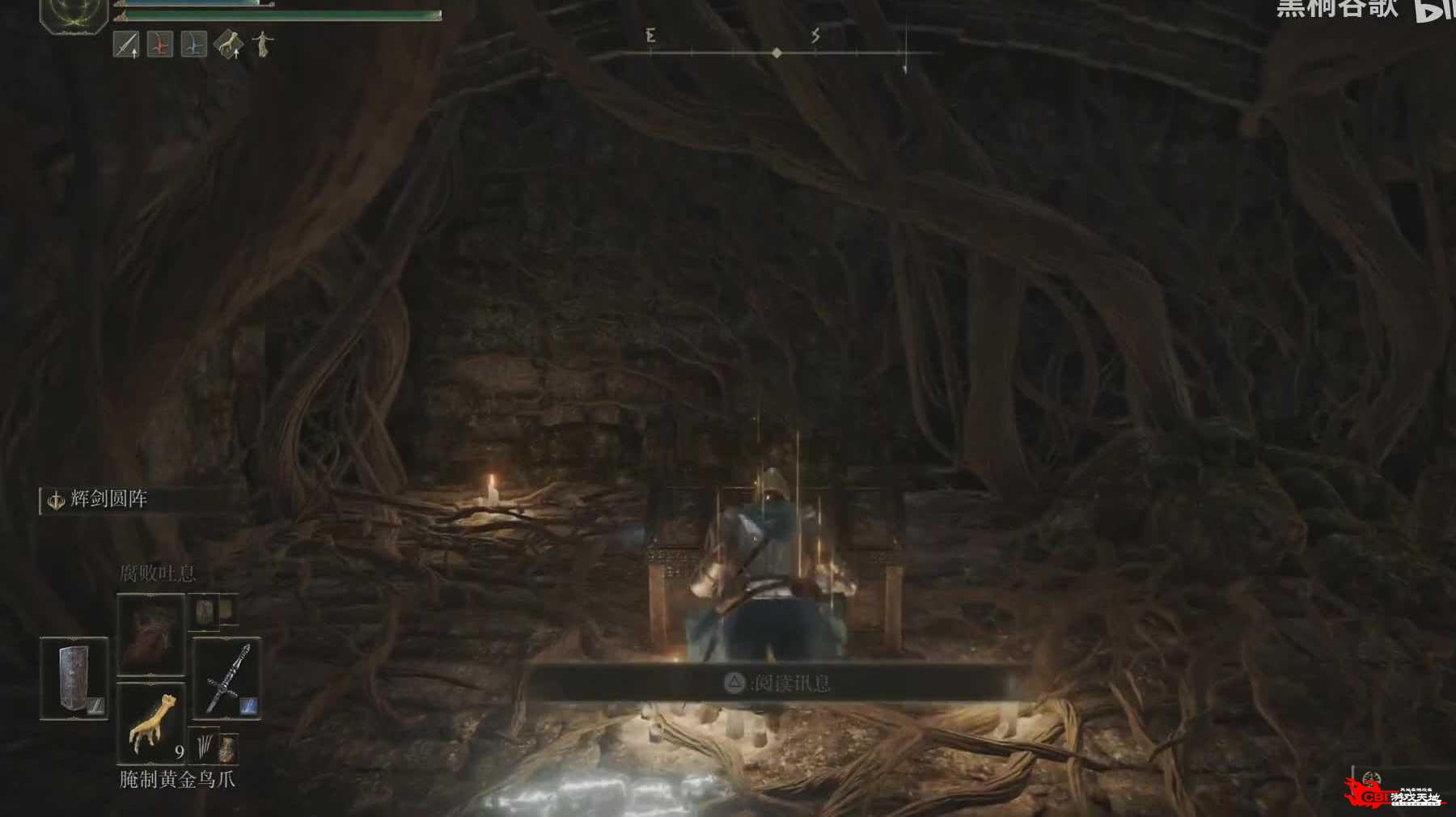Inspect the pale statue figure status icon
Image resolution: width=1456 pixels, height=817 pixels.
click(262, 44)
